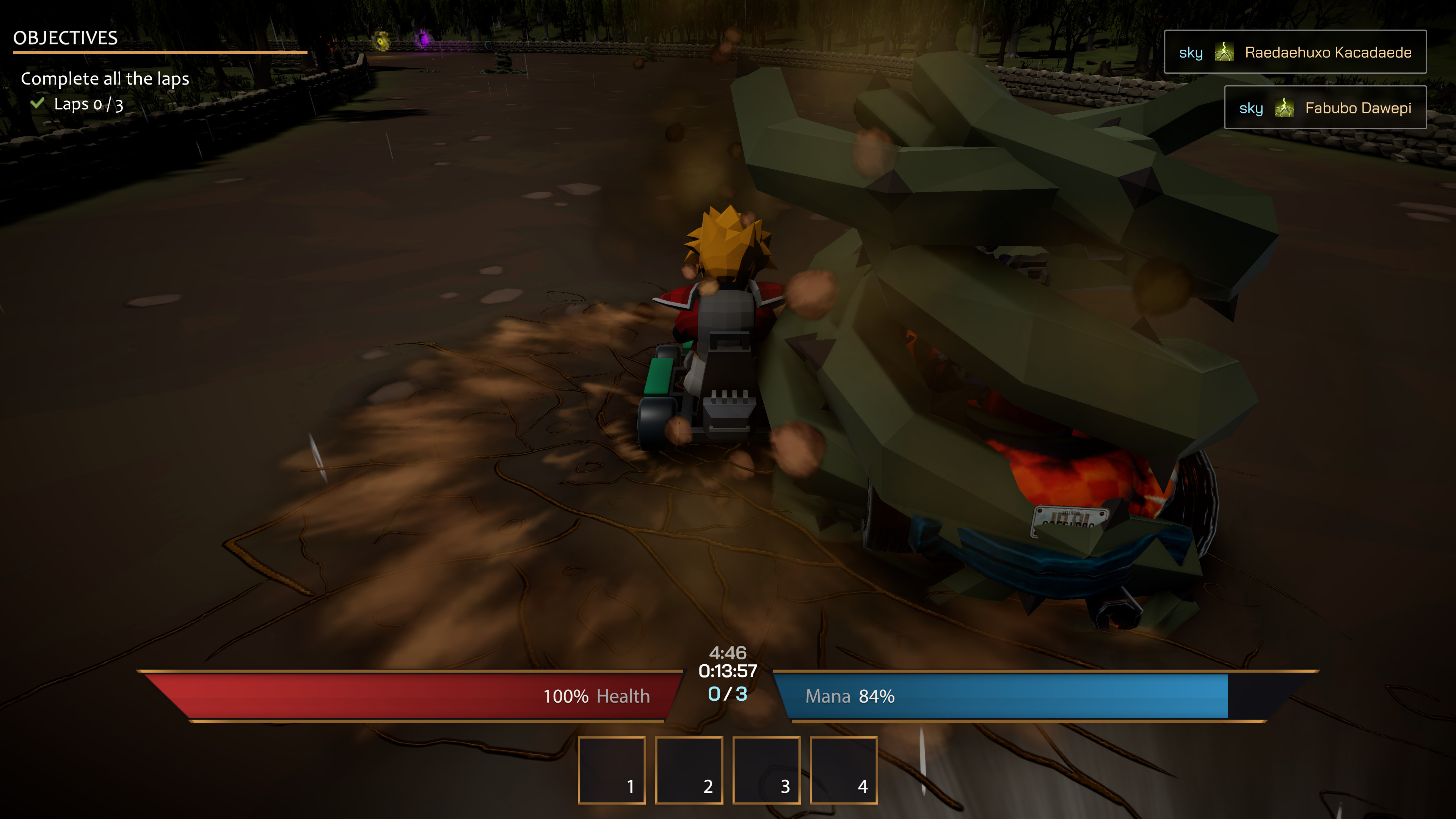This screenshot has width=1456, height=819.
Task: Select the lightning buff icon next to Fabubo Dawepi
Action: point(1285,107)
